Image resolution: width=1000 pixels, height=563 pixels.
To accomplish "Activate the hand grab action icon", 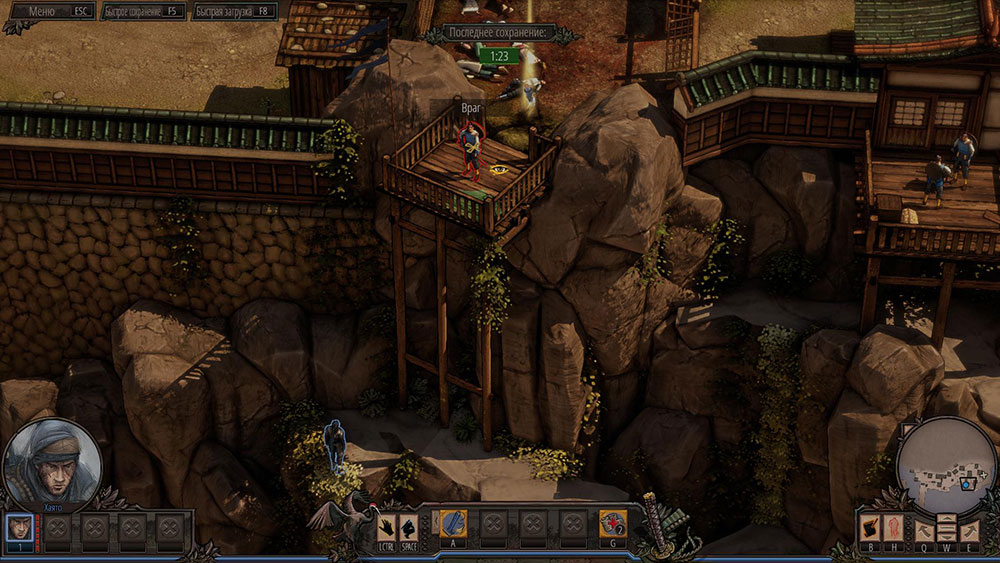I will pos(387,525).
